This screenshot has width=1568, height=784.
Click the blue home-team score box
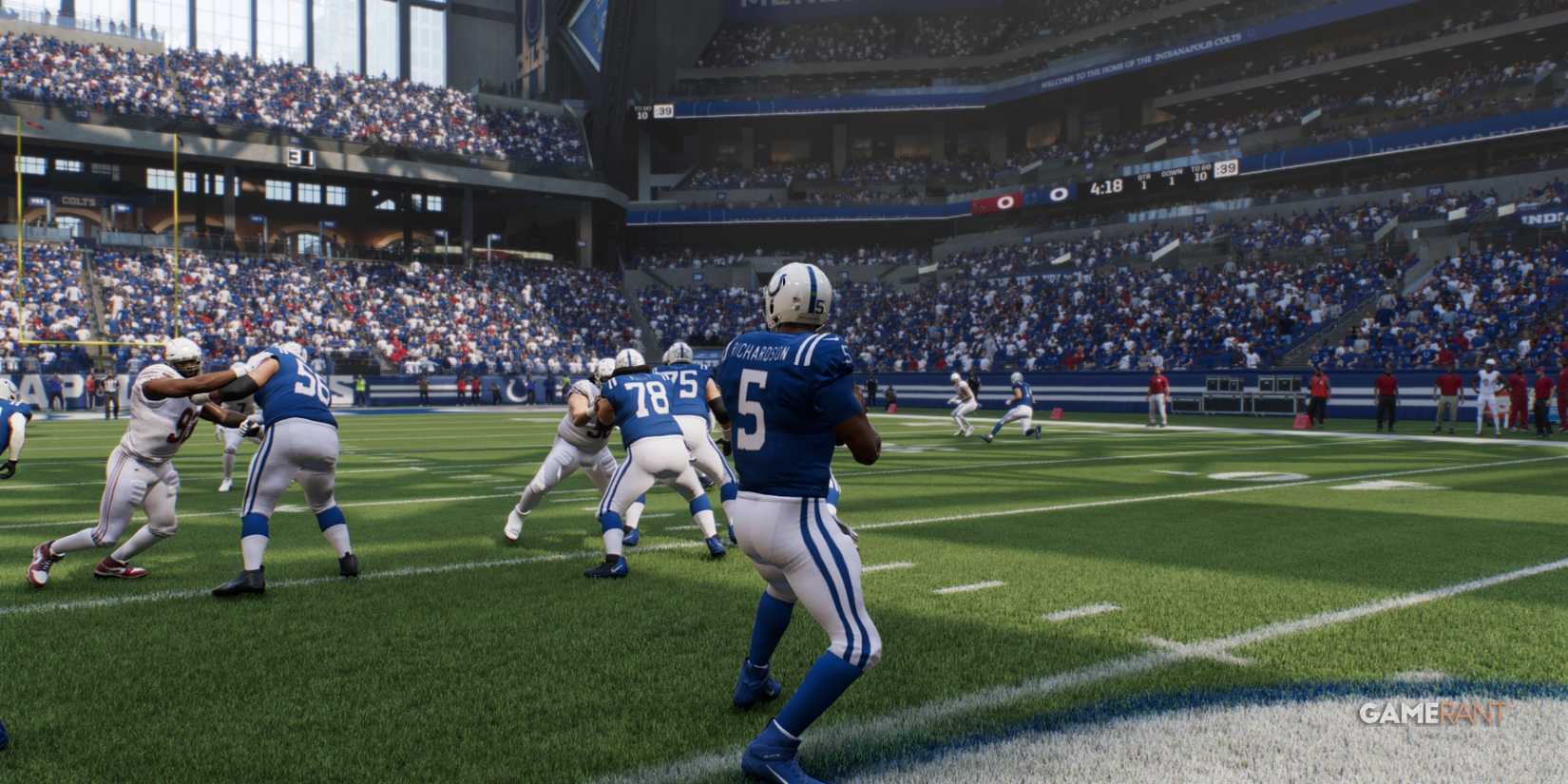[1058, 192]
